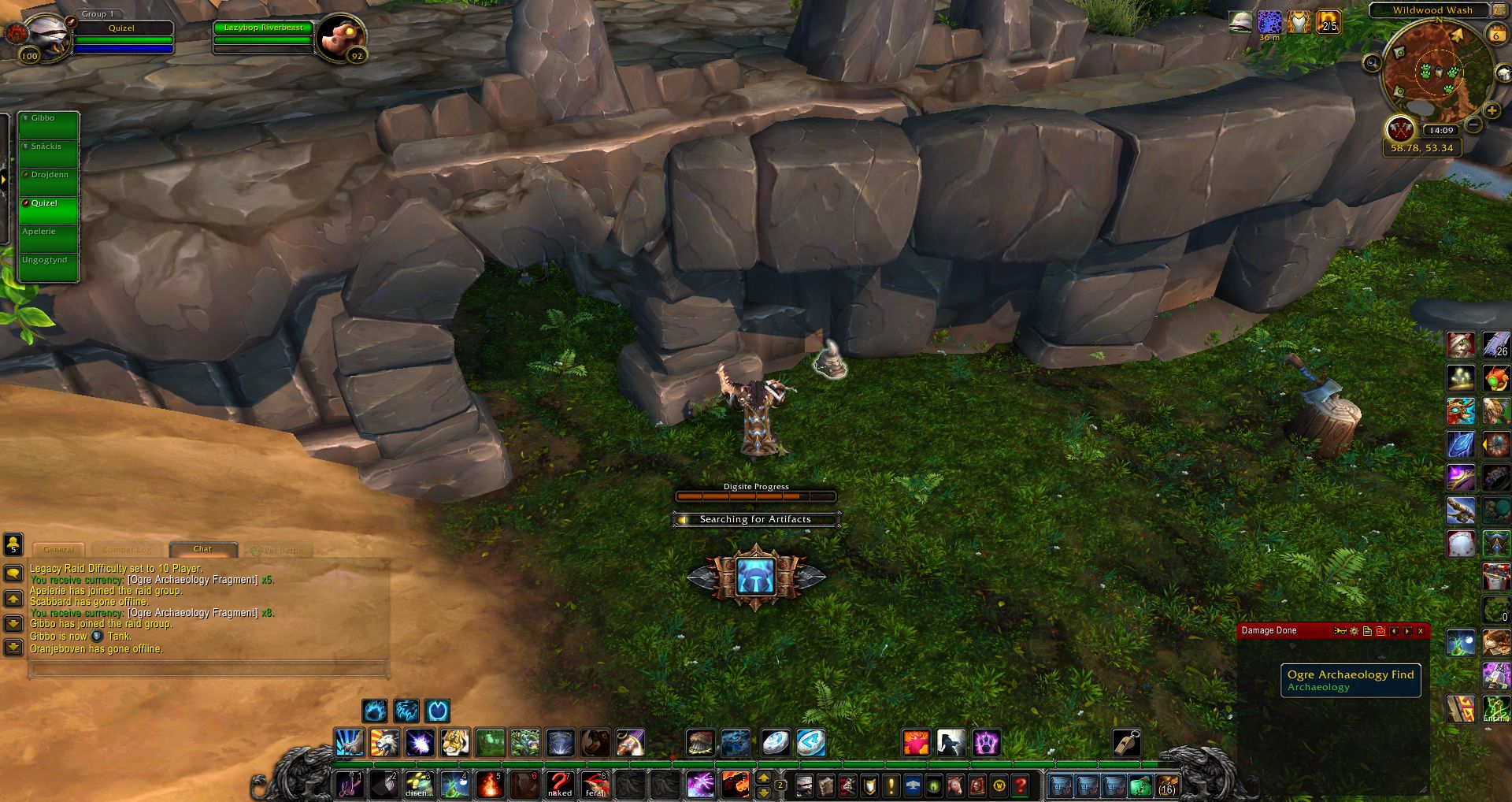Viewport: 1512px width, 802px height.
Task: Select Apelerie in the raid frames
Action: click(x=49, y=239)
